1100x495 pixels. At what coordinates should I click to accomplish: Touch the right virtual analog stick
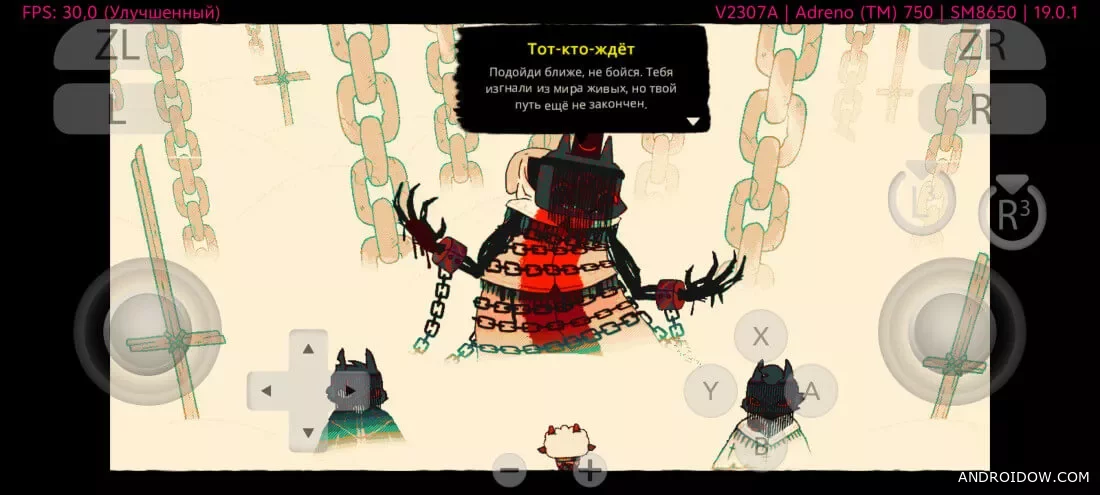click(951, 330)
